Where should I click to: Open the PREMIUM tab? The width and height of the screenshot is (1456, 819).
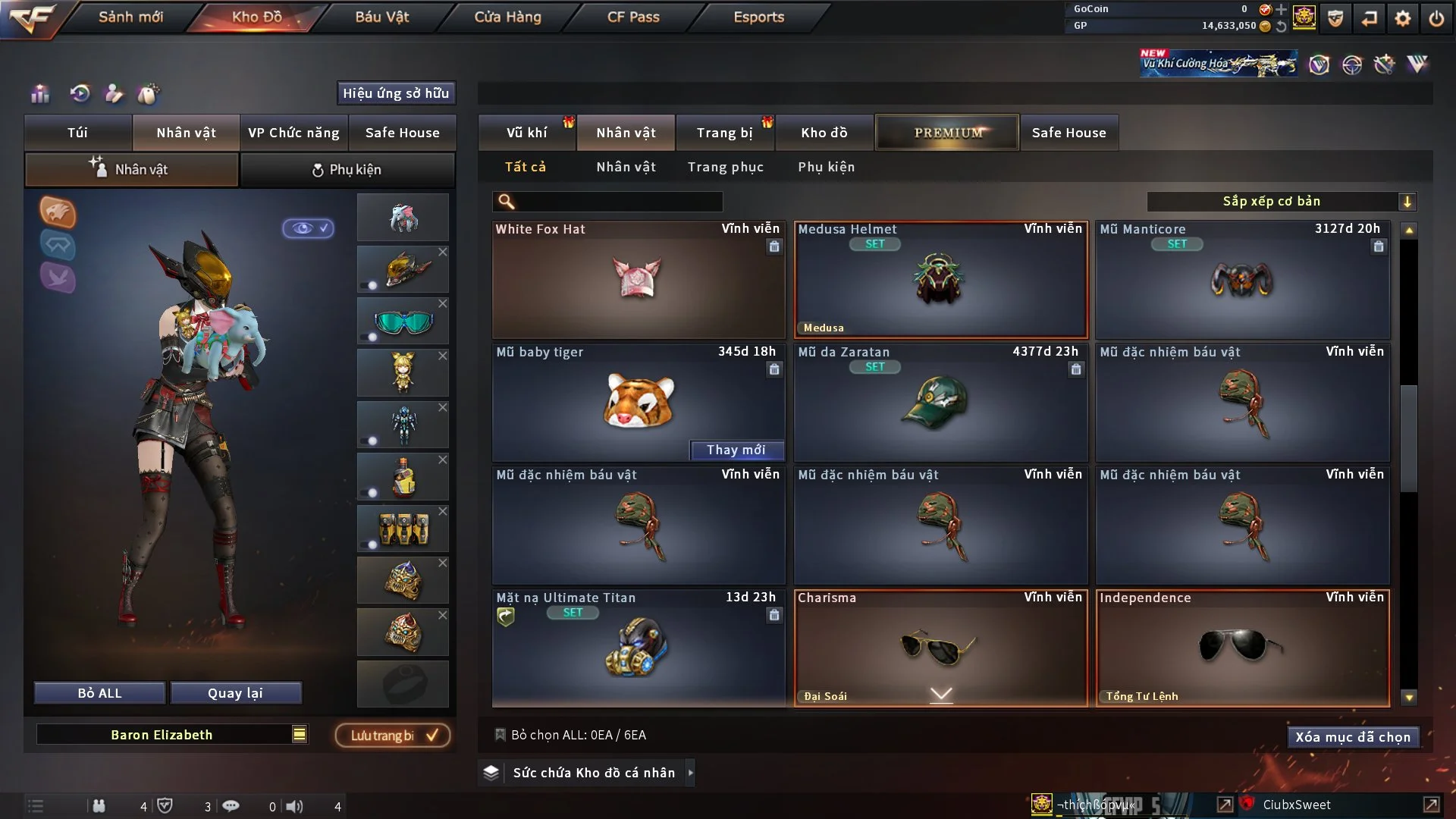(947, 133)
